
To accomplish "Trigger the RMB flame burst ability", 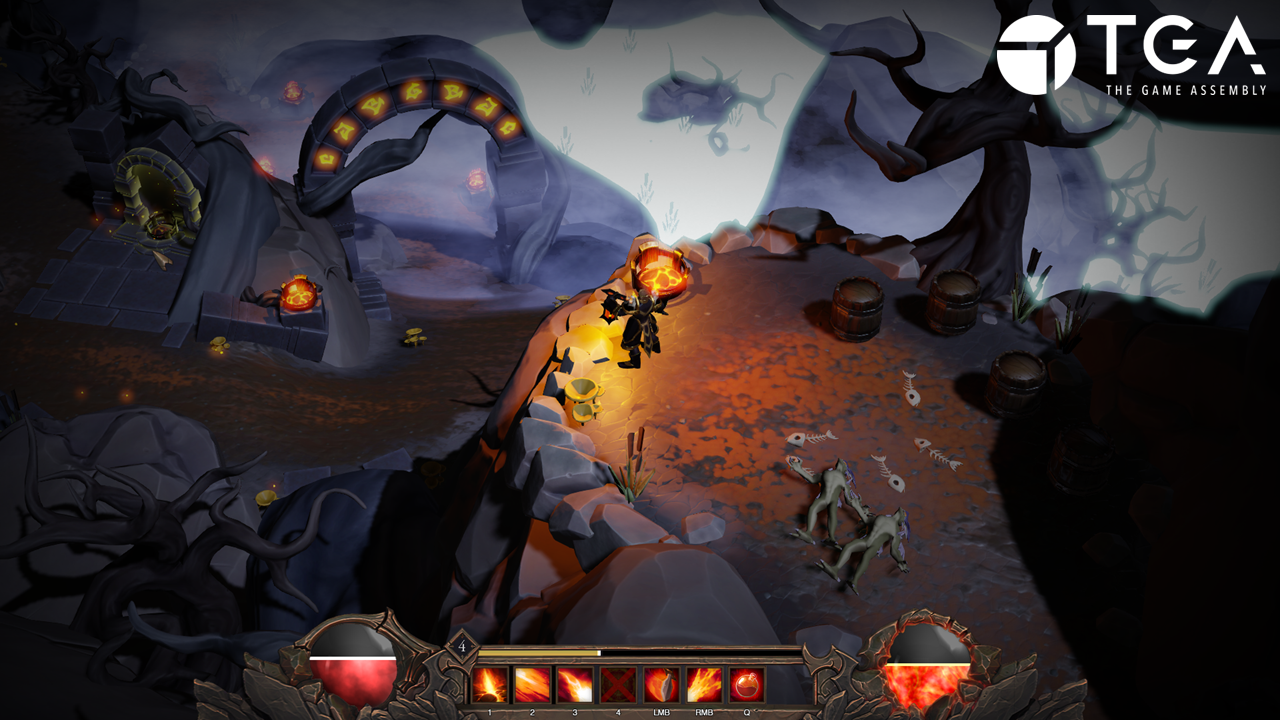I will (704, 685).
